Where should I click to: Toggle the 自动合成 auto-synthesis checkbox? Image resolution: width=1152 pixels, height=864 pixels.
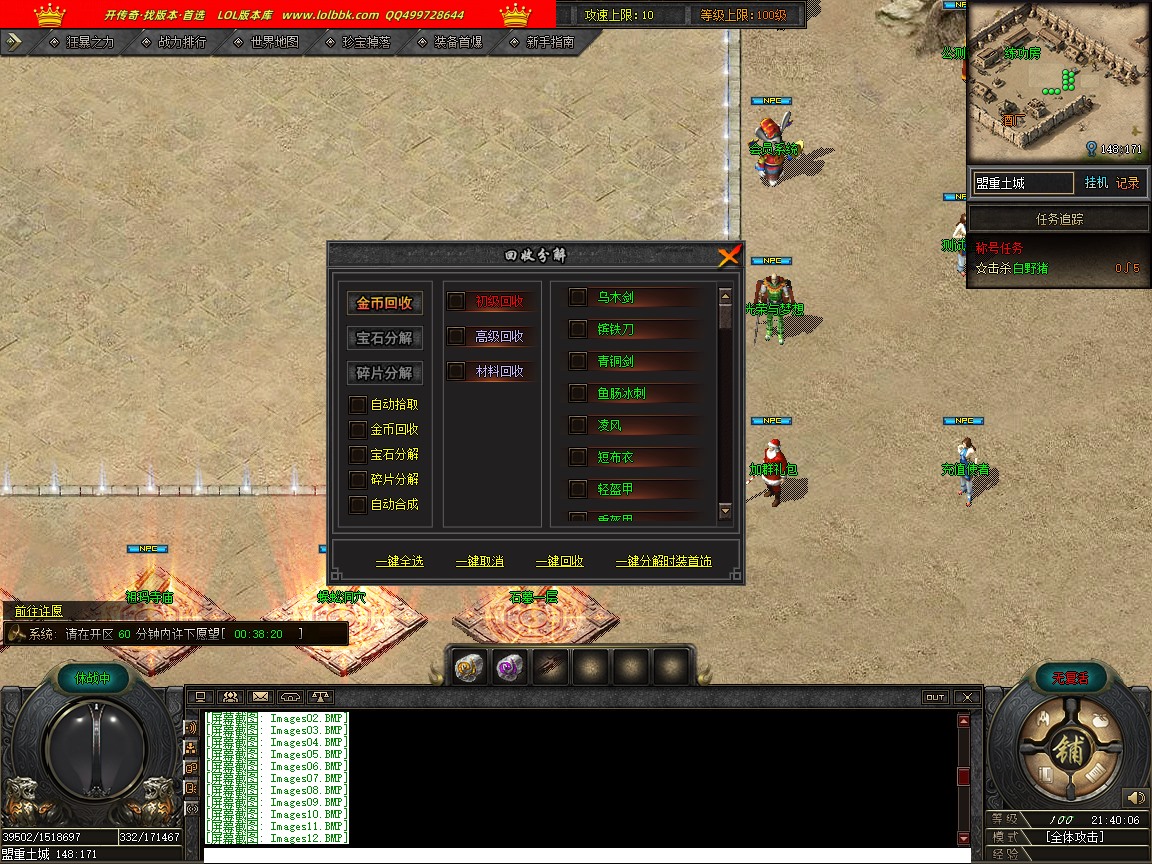pos(357,505)
